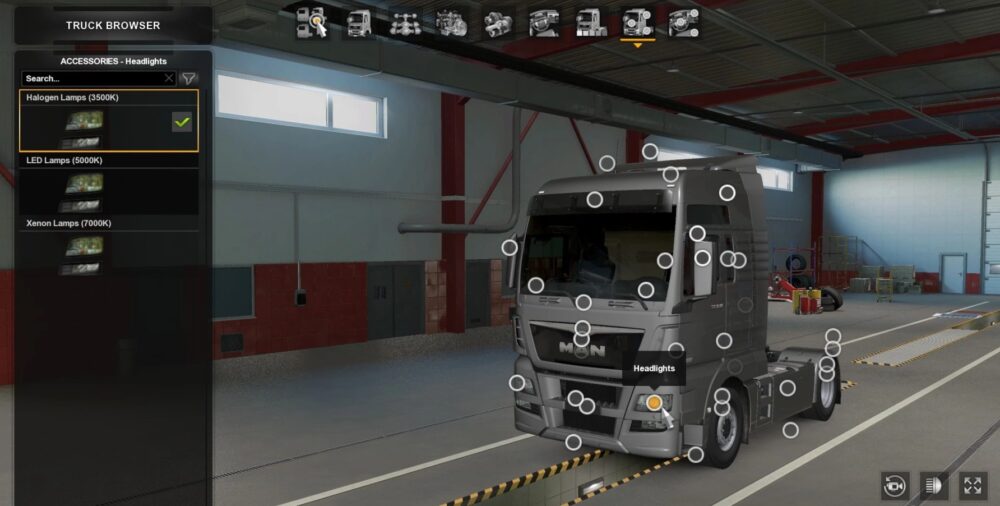Switch to the interior accessories tab
The image size is (1000, 506).
click(684, 22)
